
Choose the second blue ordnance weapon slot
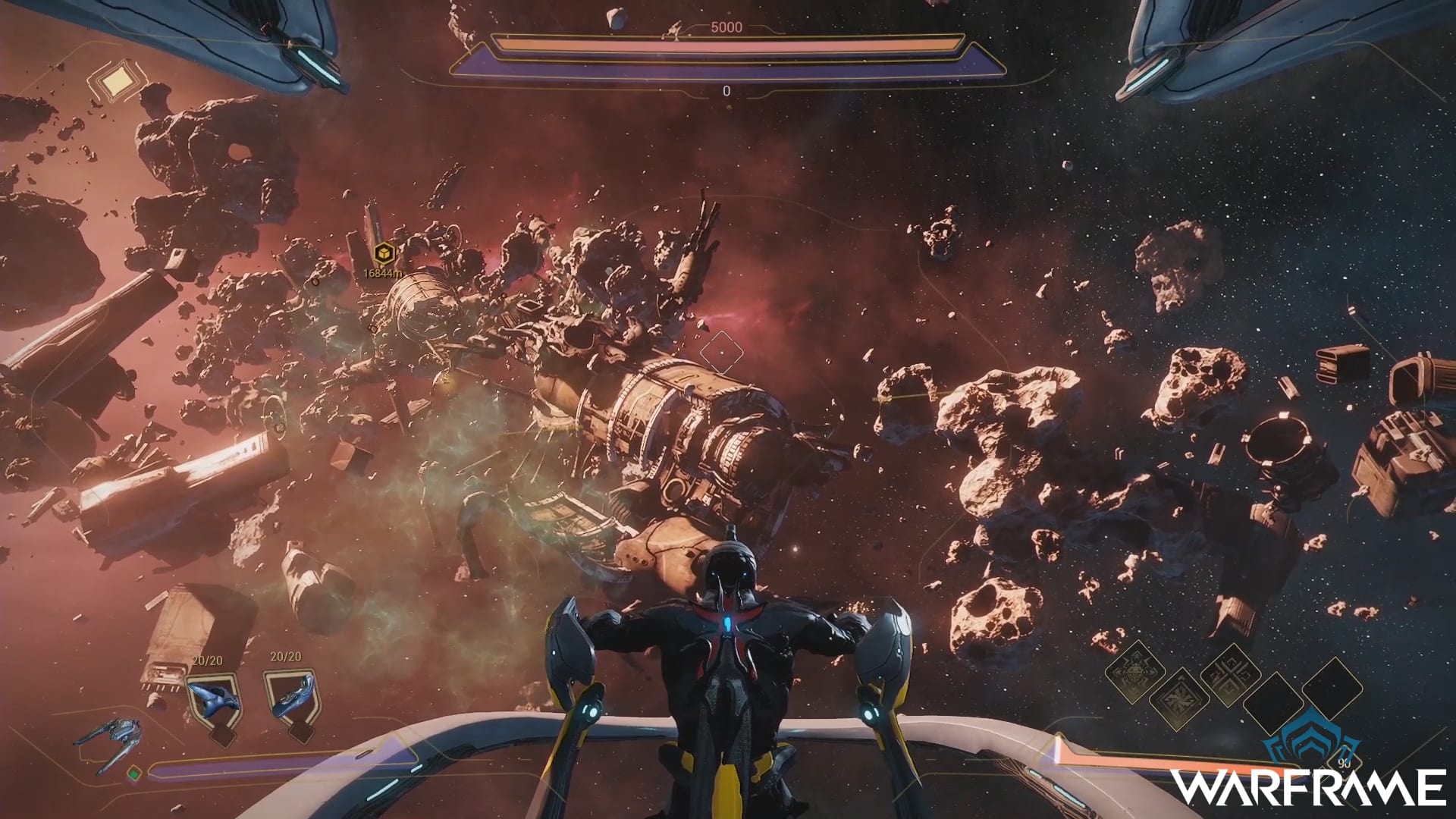coord(292,696)
